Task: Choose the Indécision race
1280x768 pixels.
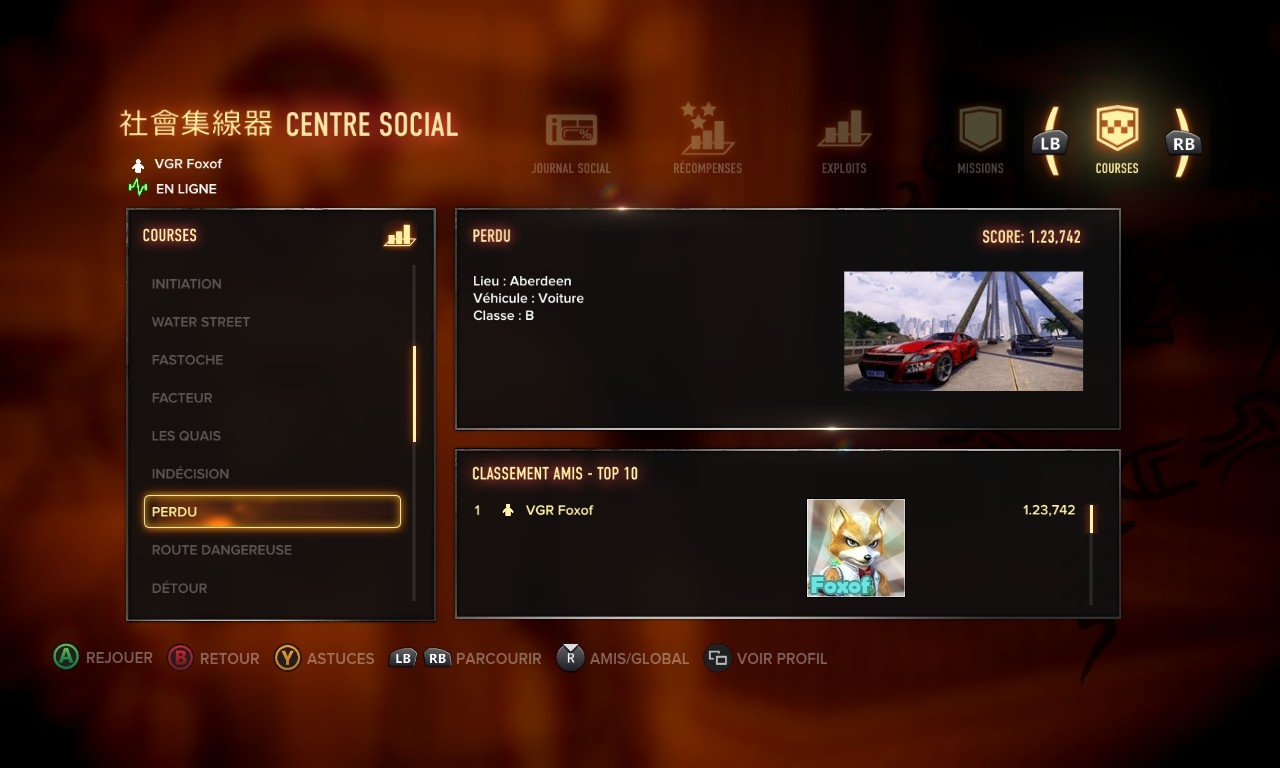Action: coord(190,474)
